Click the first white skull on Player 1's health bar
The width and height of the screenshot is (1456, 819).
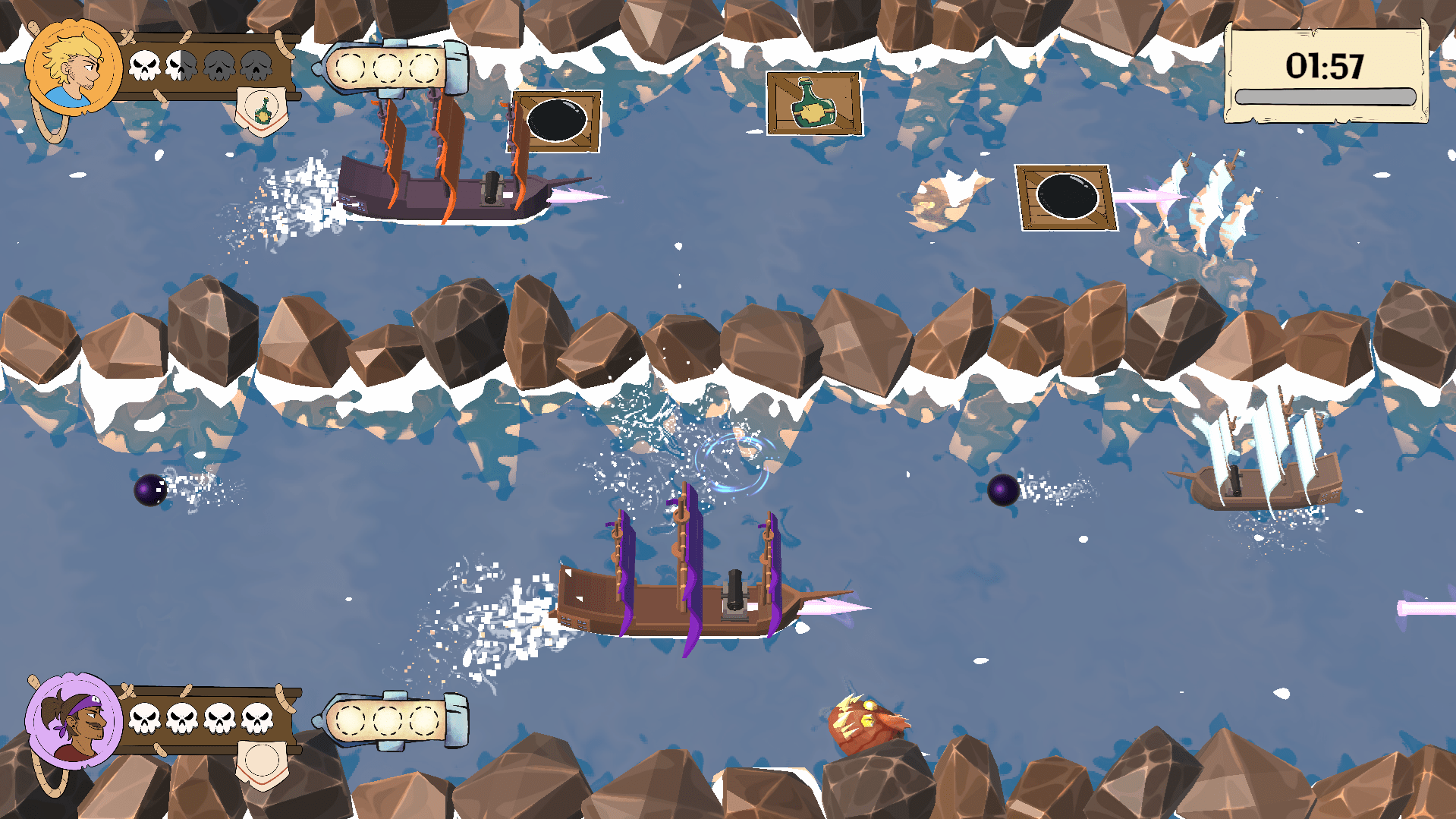point(144,64)
